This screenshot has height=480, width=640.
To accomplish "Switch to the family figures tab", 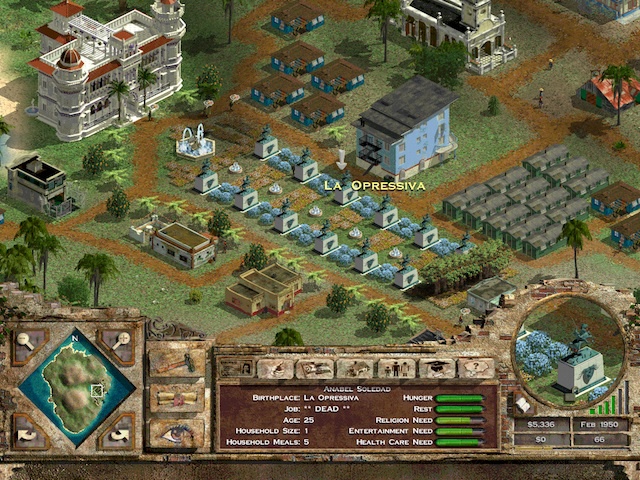I will tap(395, 368).
